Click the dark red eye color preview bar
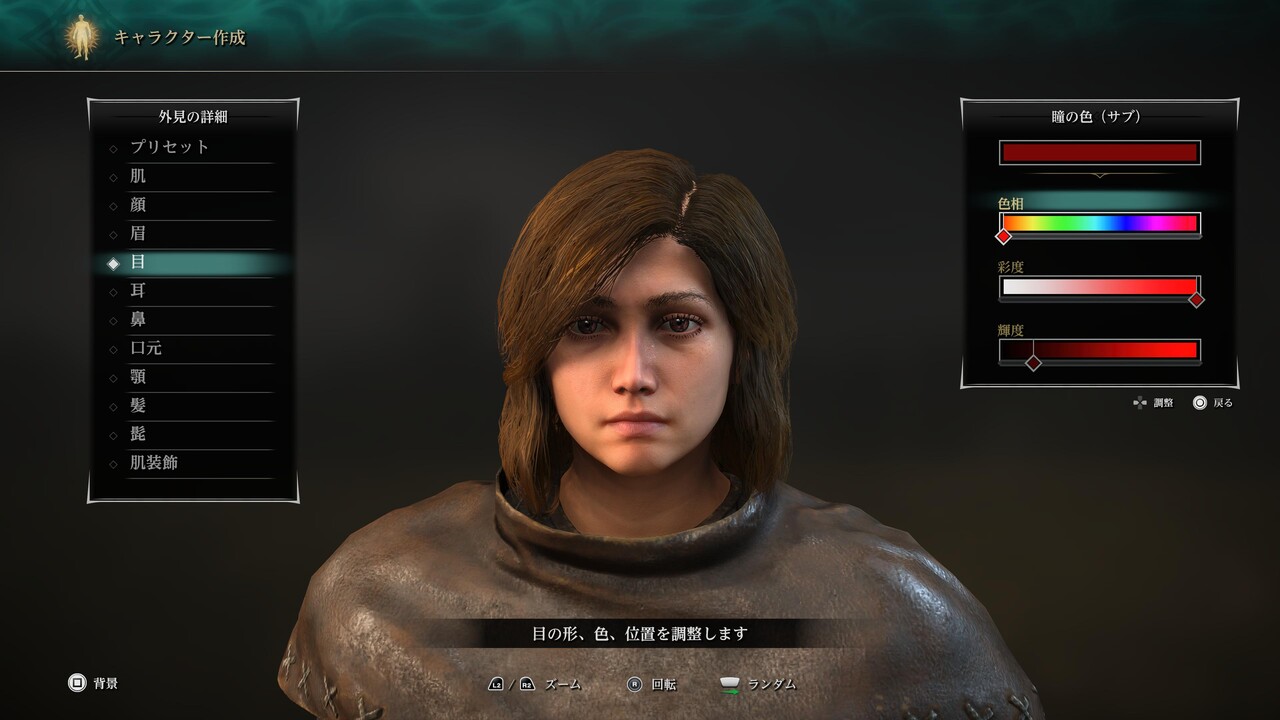 [1100, 152]
